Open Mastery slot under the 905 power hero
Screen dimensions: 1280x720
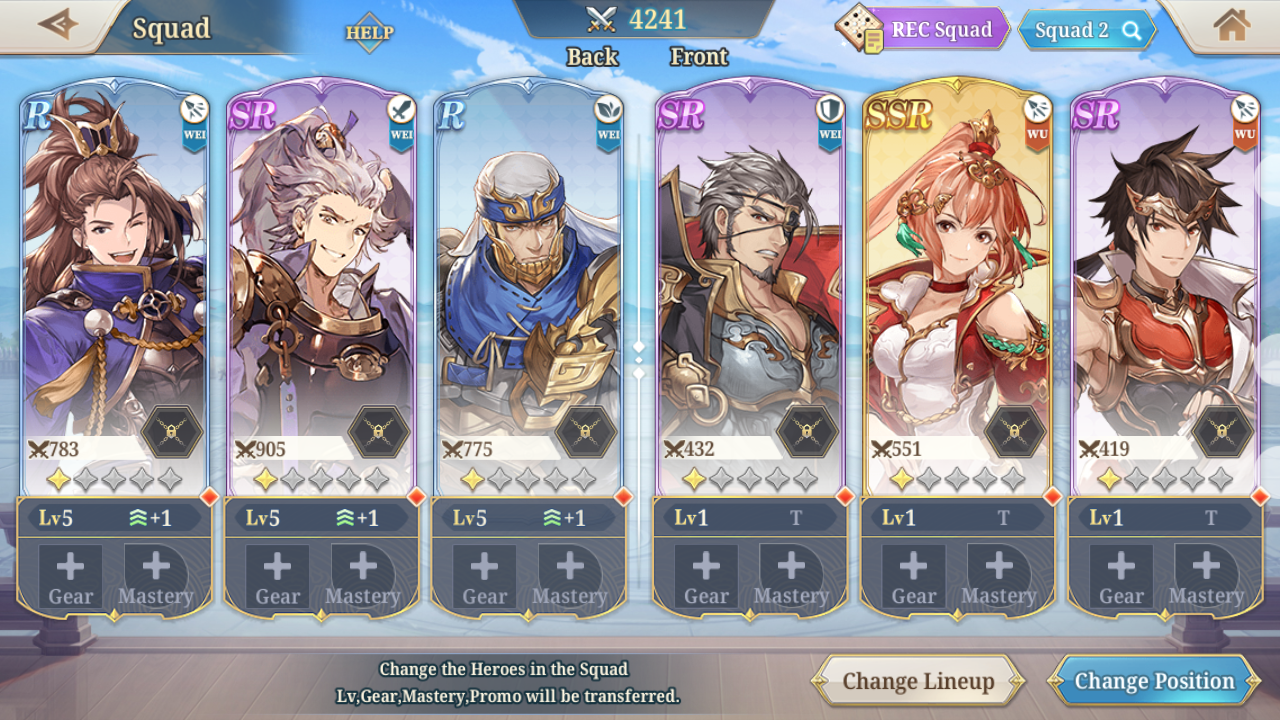(x=362, y=577)
